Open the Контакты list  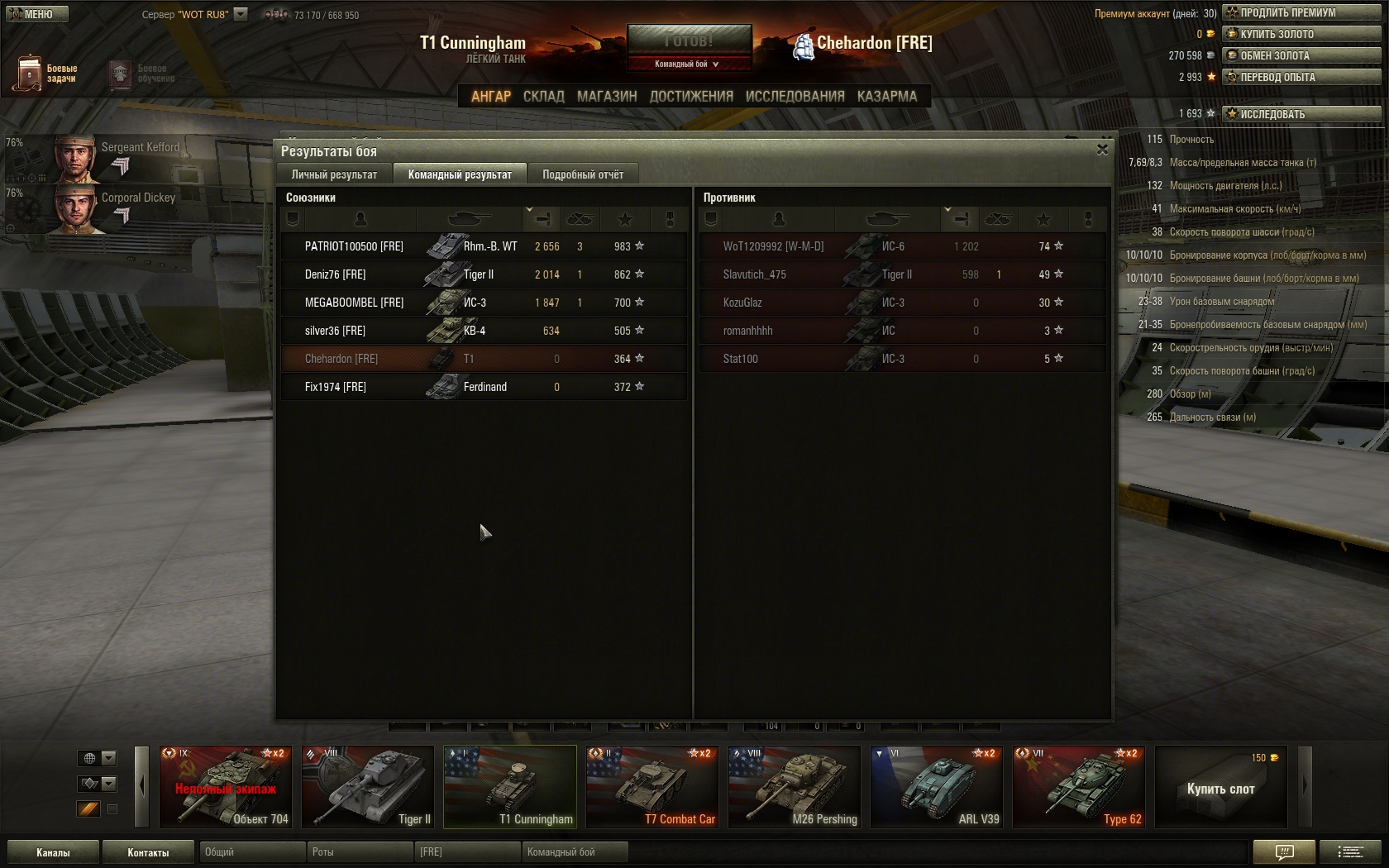[148, 852]
